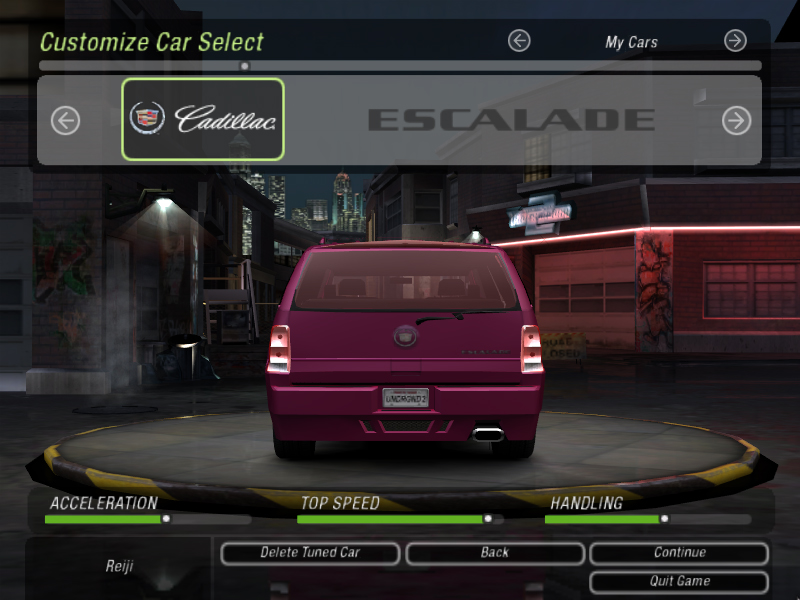Show the next car in the list
800x600 pixels.
736,121
